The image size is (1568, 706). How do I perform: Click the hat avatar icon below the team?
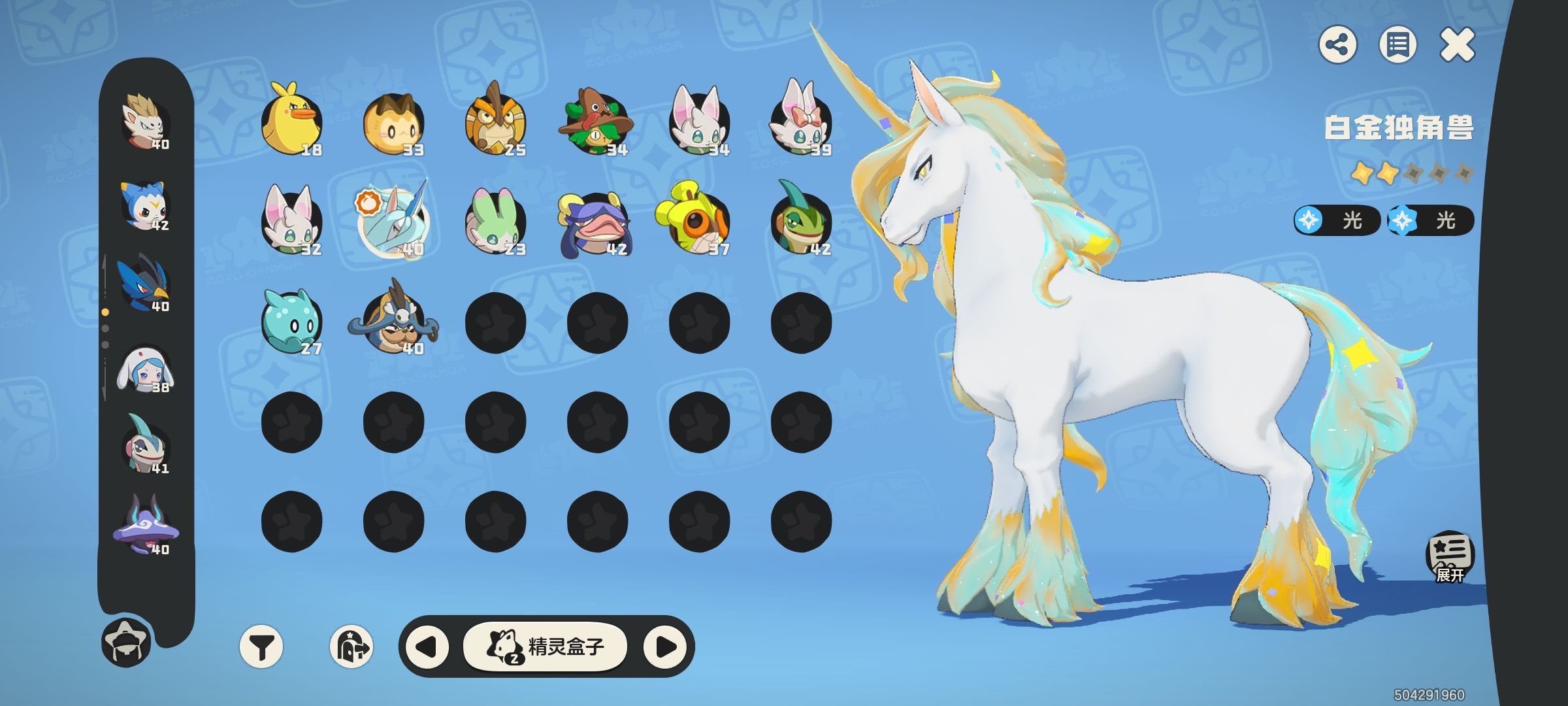click(126, 642)
